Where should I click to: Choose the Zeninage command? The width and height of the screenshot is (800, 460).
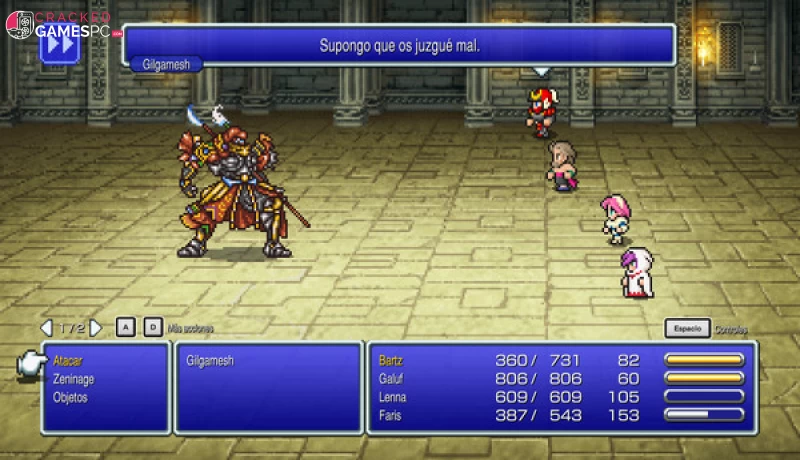pyautogui.click(x=73, y=378)
